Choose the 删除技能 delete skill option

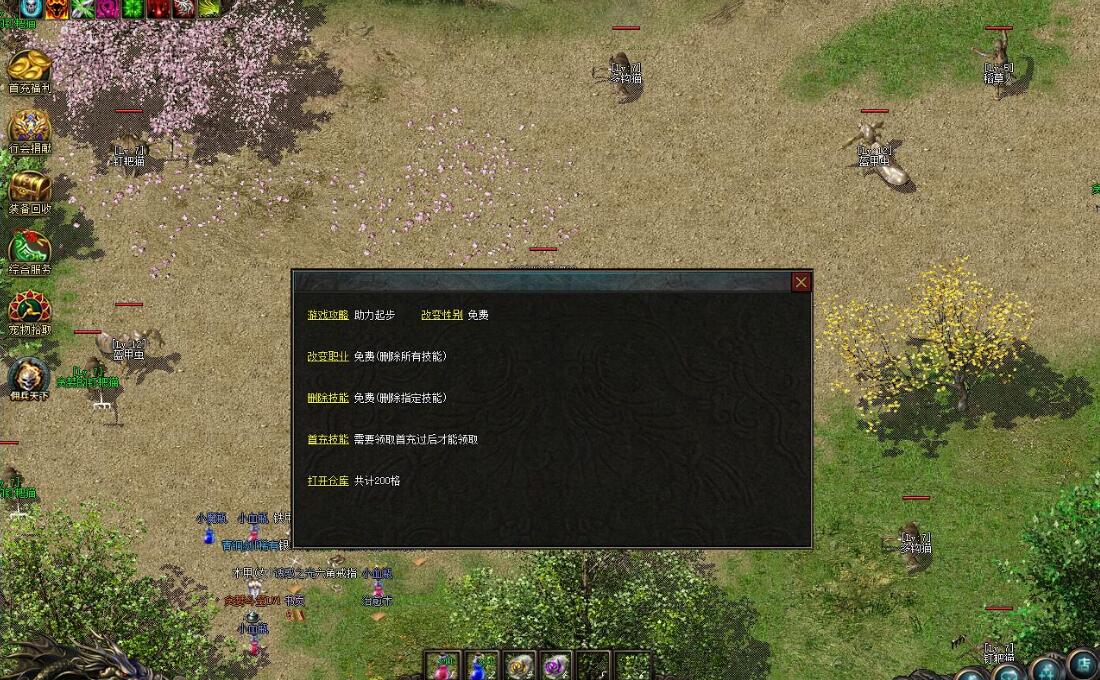(x=328, y=398)
